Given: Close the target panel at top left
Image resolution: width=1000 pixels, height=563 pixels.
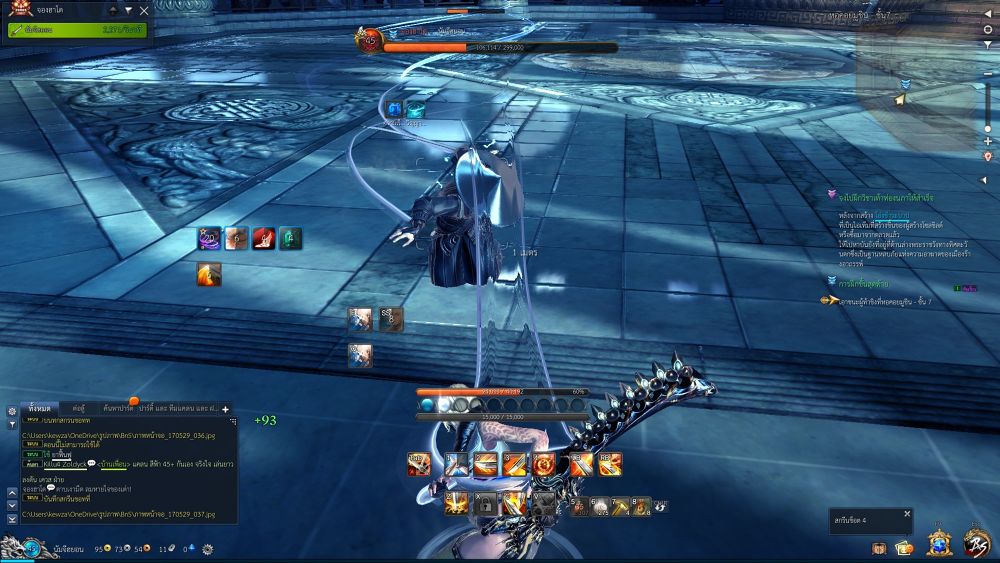Looking at the screenshot, I should pos(144,10).
